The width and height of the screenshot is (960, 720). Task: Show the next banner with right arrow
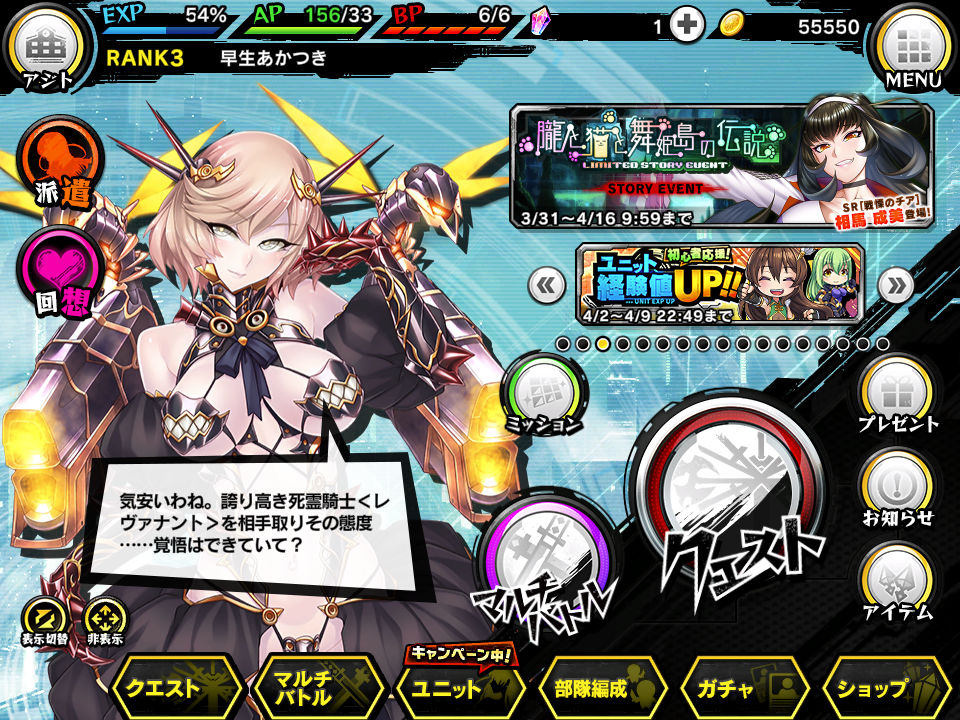click(895, 286)
